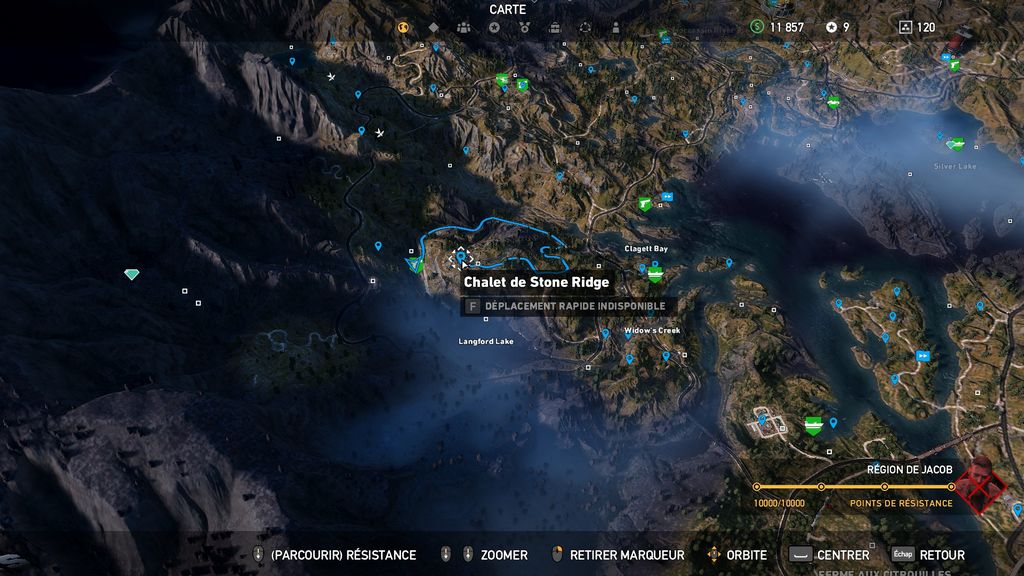
Task: Select the teal diamond marker in the mountains
Action: [x=131, y=274]
